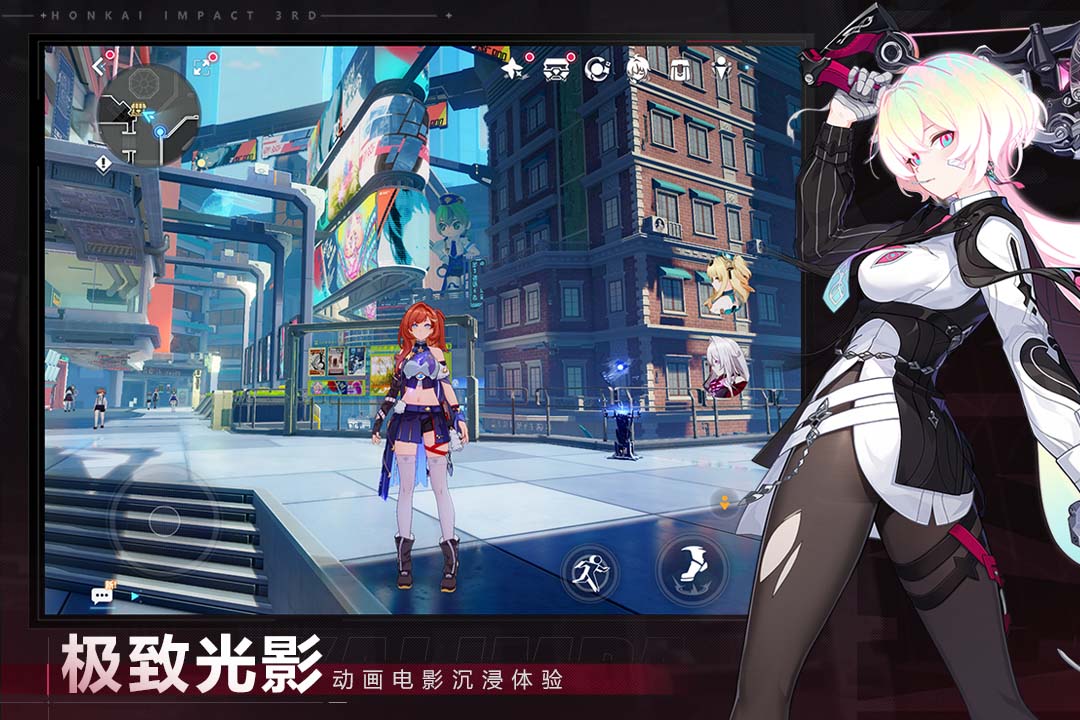1080x720 pixels.
Task: Select the circular ring icon in top bar
Action: (597, 69)
